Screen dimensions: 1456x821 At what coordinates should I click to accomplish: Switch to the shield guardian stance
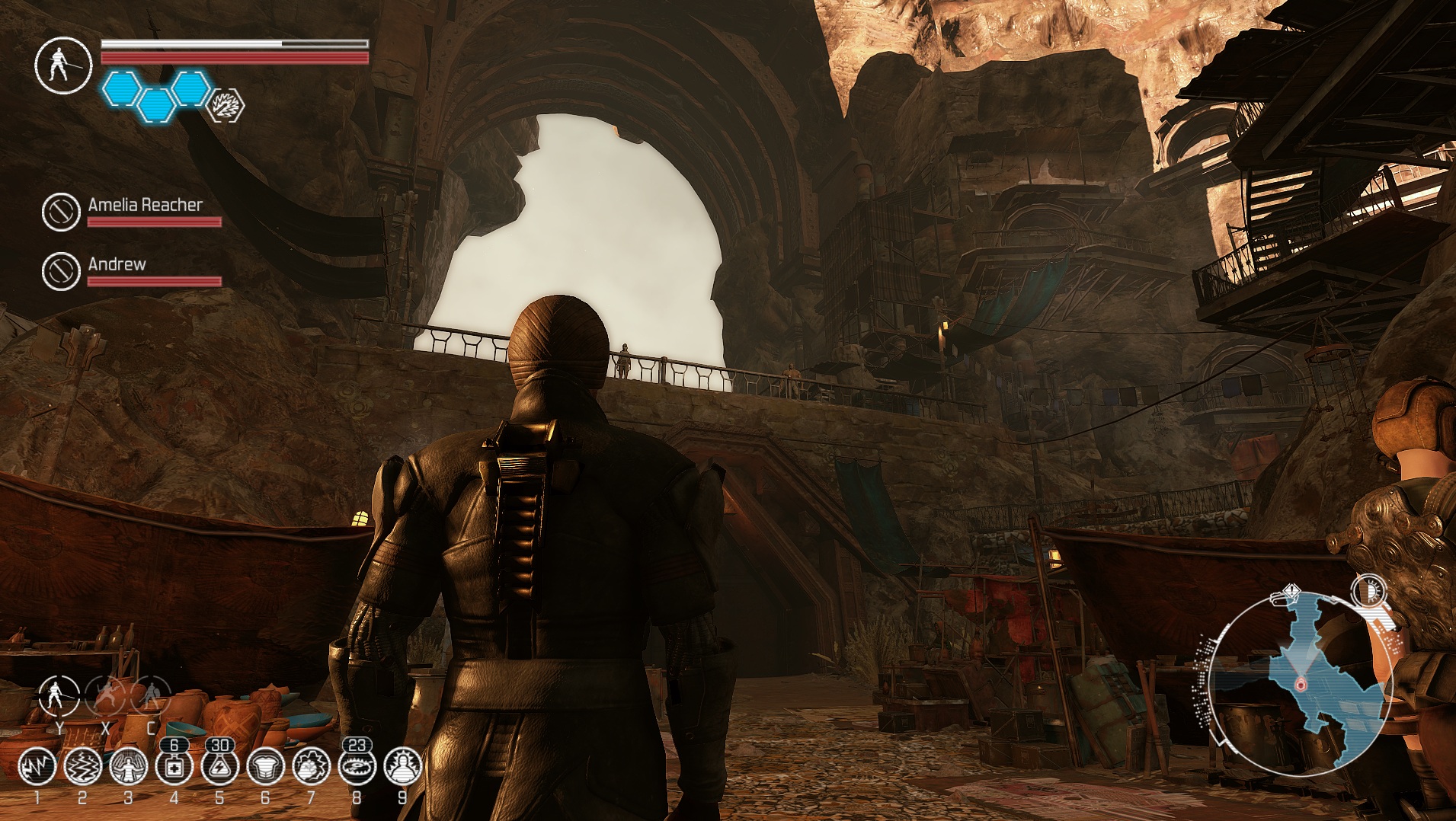[151, 696]
